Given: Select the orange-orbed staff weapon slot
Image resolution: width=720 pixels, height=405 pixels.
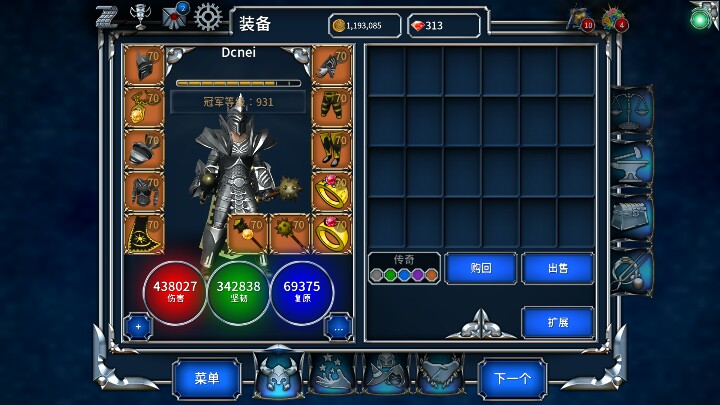Looking at the screenshot, I should click(247, 233).
